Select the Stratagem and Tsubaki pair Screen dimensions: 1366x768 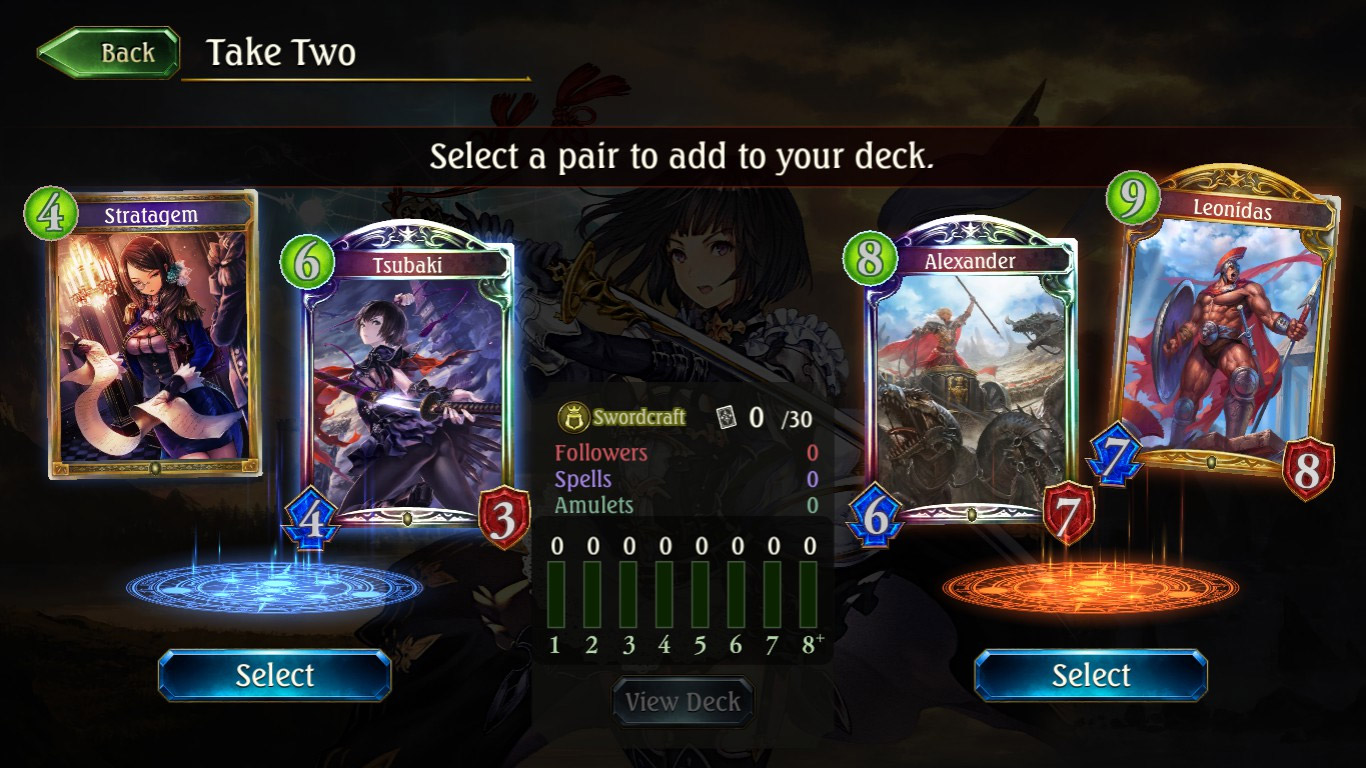(x=274, y=676)
